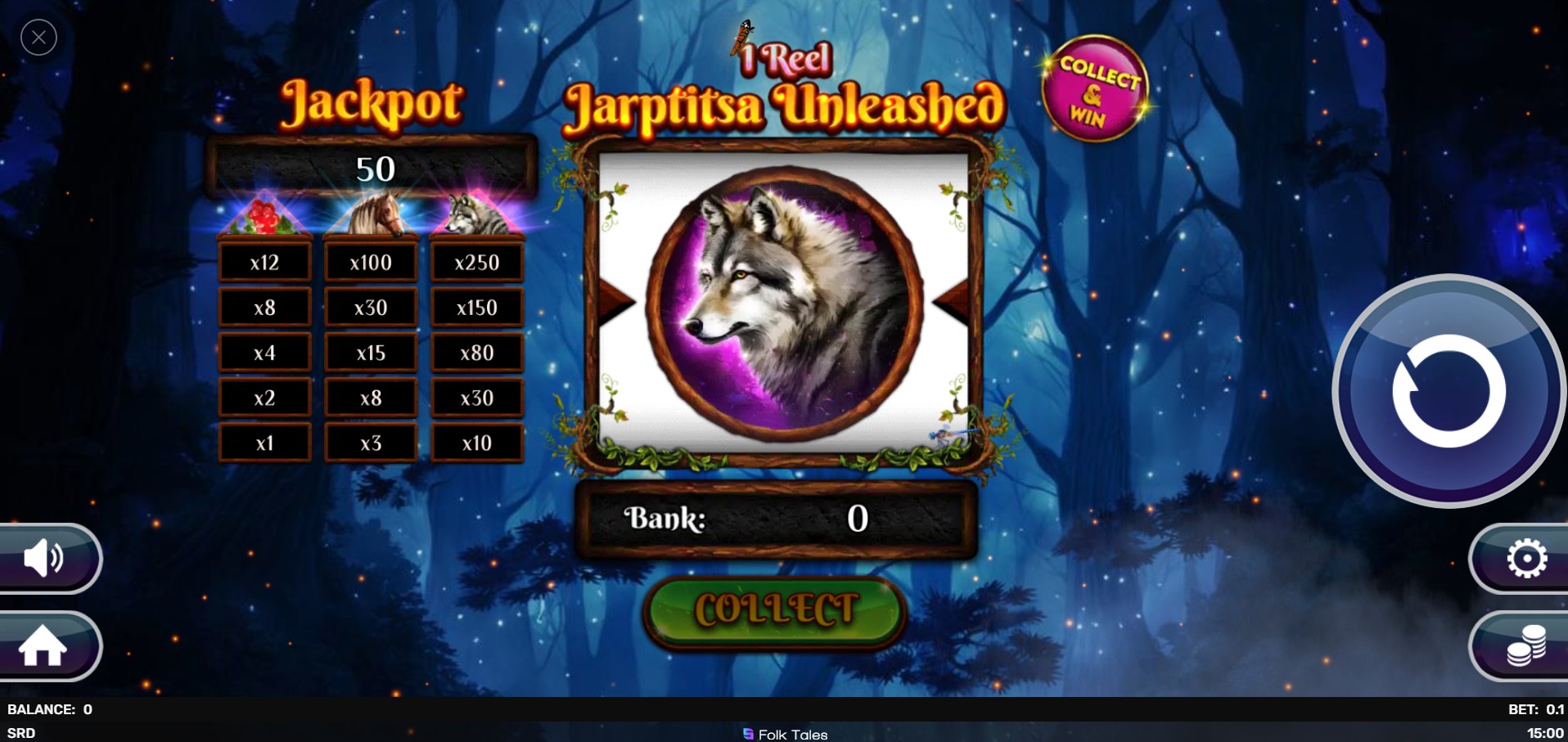
Task: Select the x1 multiplier cell
Action: 264,442
